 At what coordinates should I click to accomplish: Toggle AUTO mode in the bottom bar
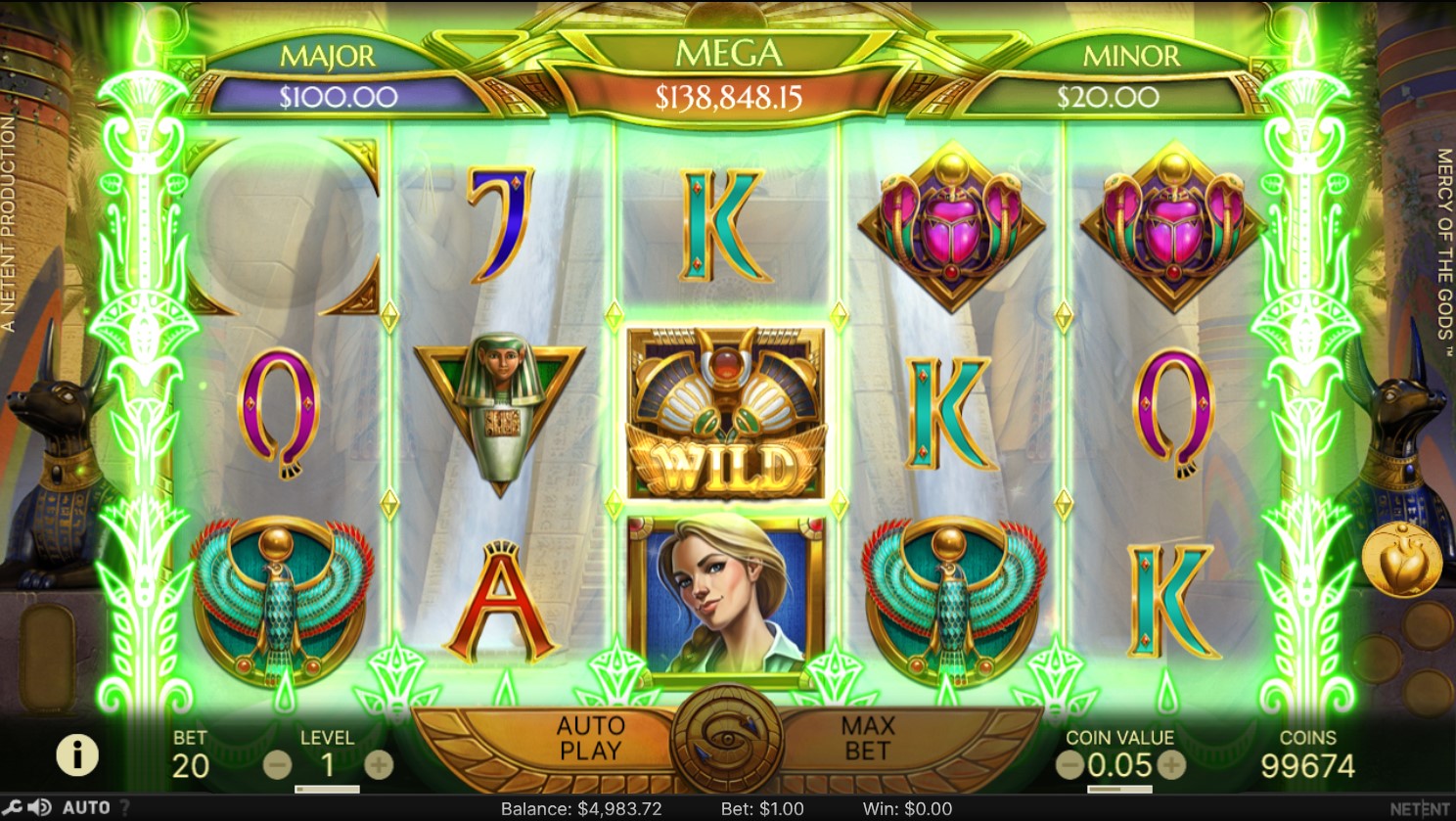pyautogui.click(x=84, y=807)
